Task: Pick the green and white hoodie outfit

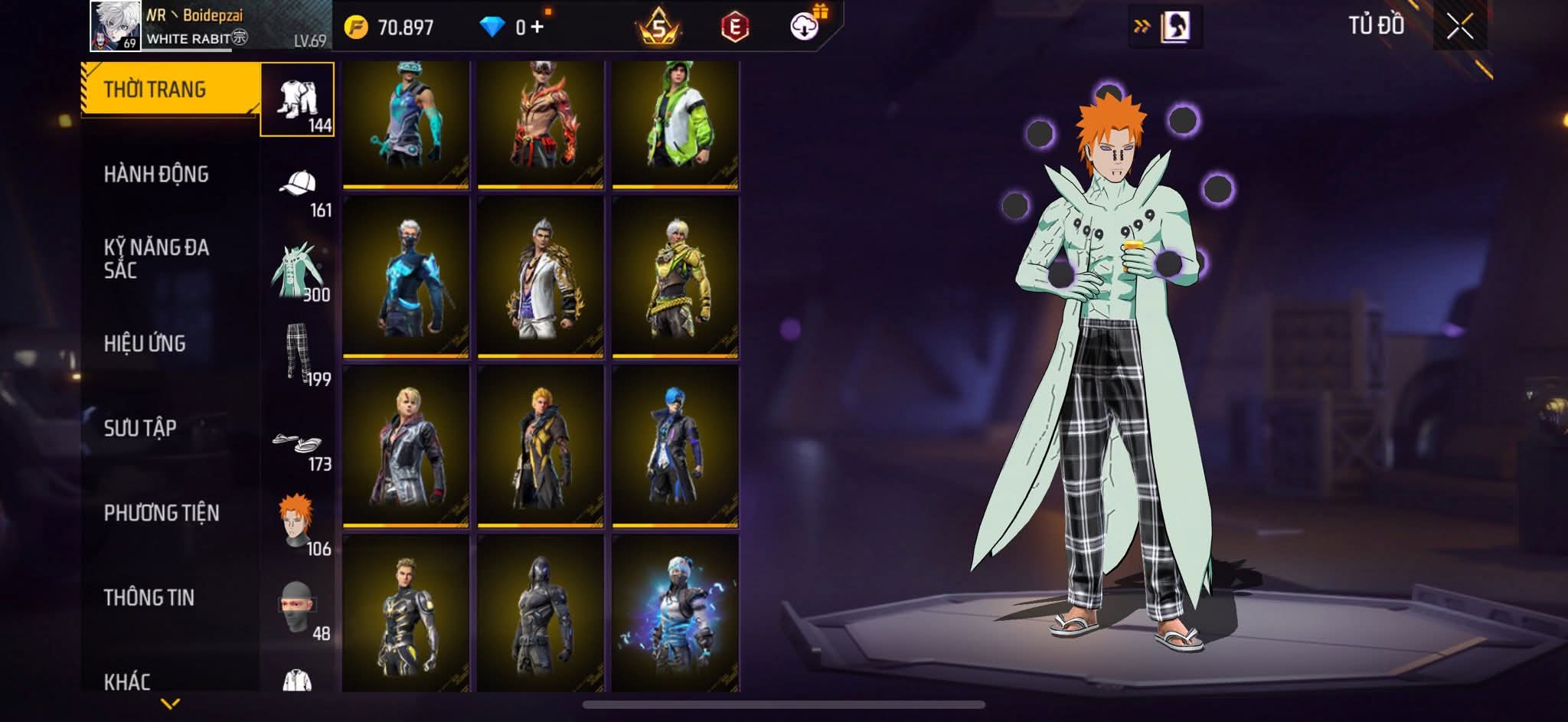Action: pyautogui.click(x=675, y=124)
